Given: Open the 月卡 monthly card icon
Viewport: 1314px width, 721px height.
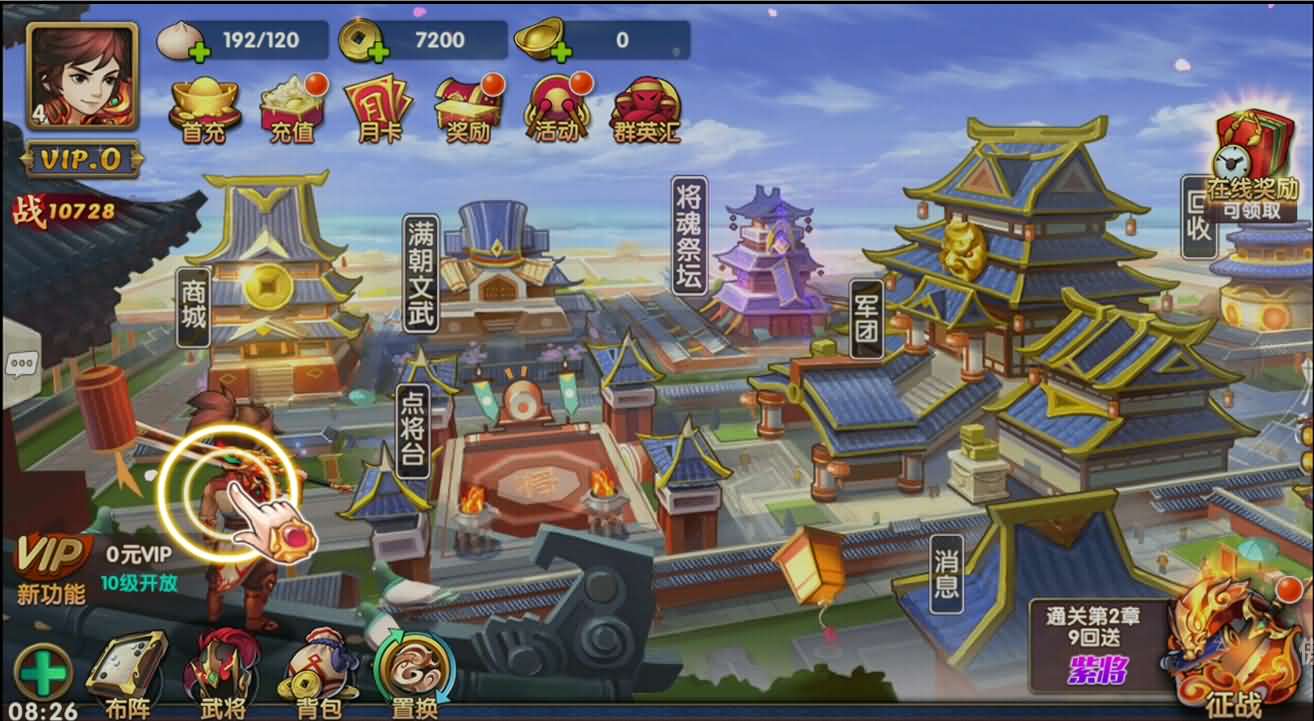Looking at the screenshot, I should pyautogui.click(x=382, y=105).
